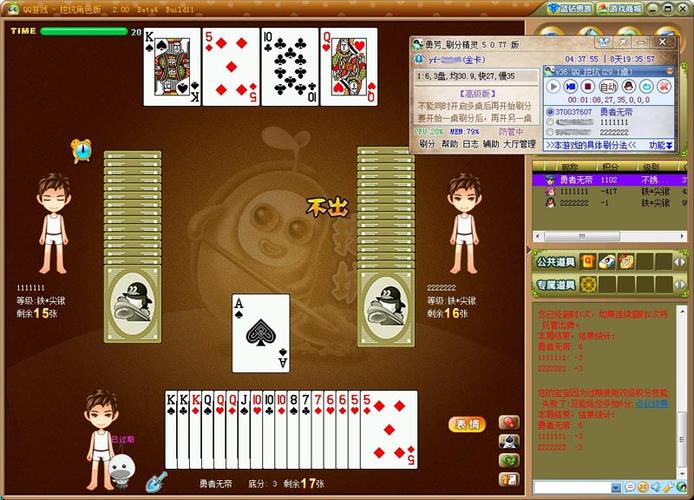Click the shovel icon beside your avatar

157,481
